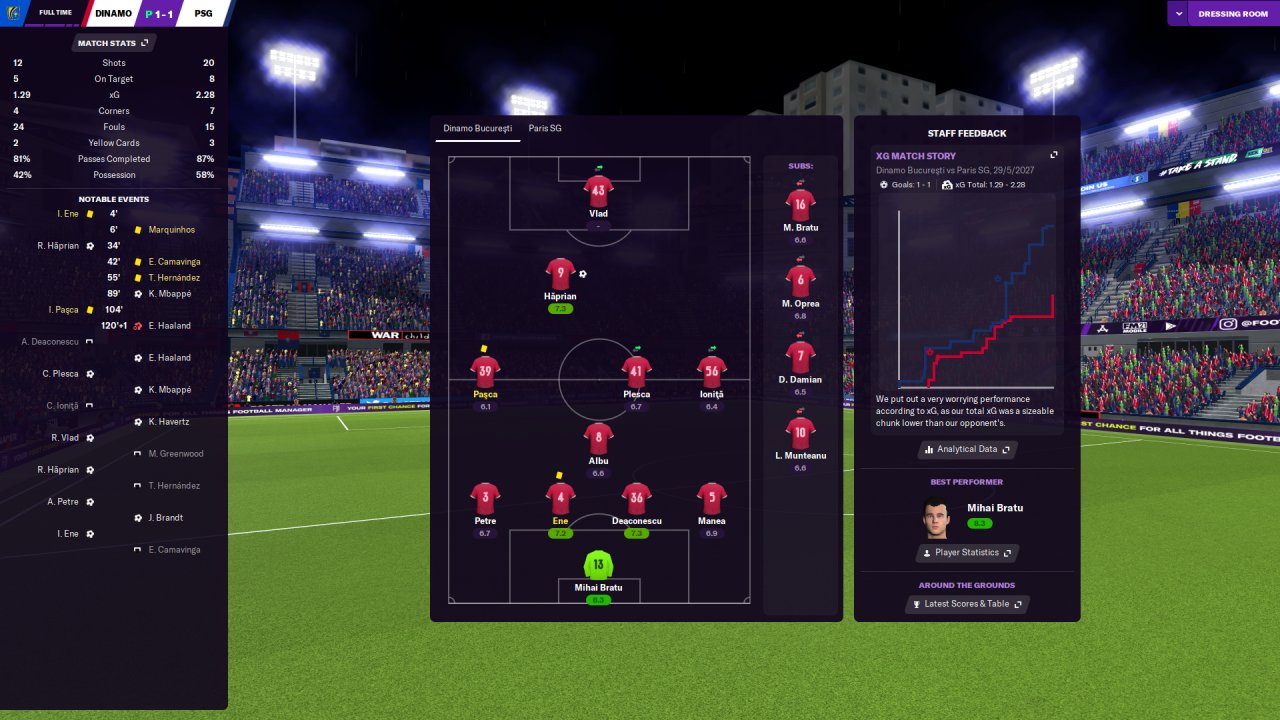The width and height of the screenshot is (1280, 720).
Task: Select midfielder Albu's shirt number 8
Action: click(x=598, y=438)
